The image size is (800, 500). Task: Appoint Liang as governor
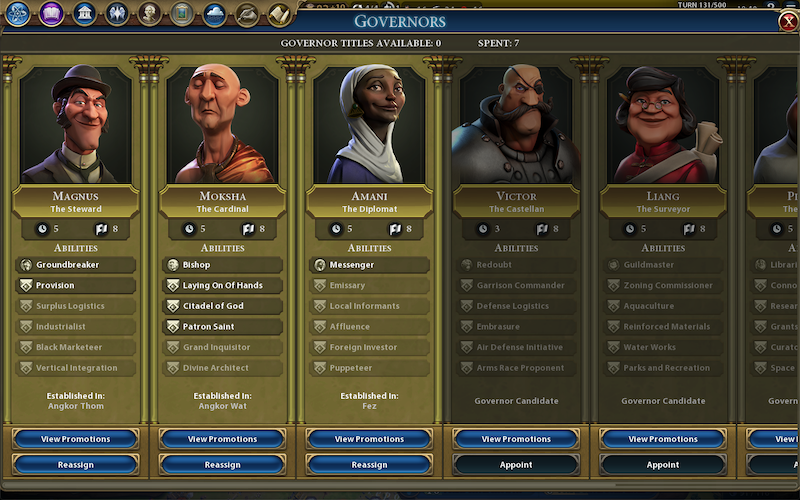coord(663,464)
